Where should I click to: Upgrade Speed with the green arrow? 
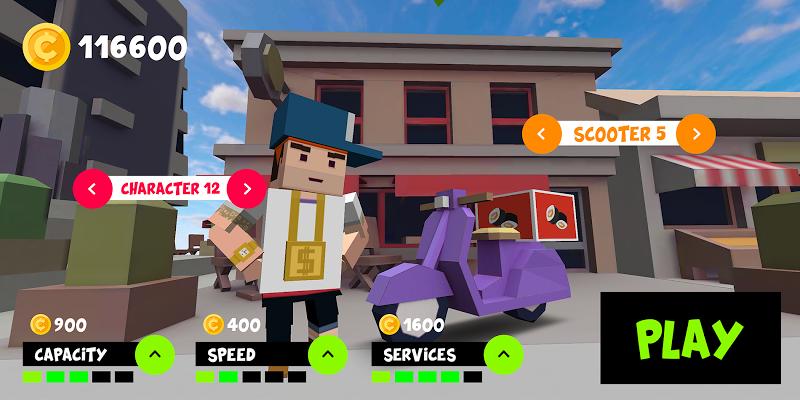coord(327,353)
